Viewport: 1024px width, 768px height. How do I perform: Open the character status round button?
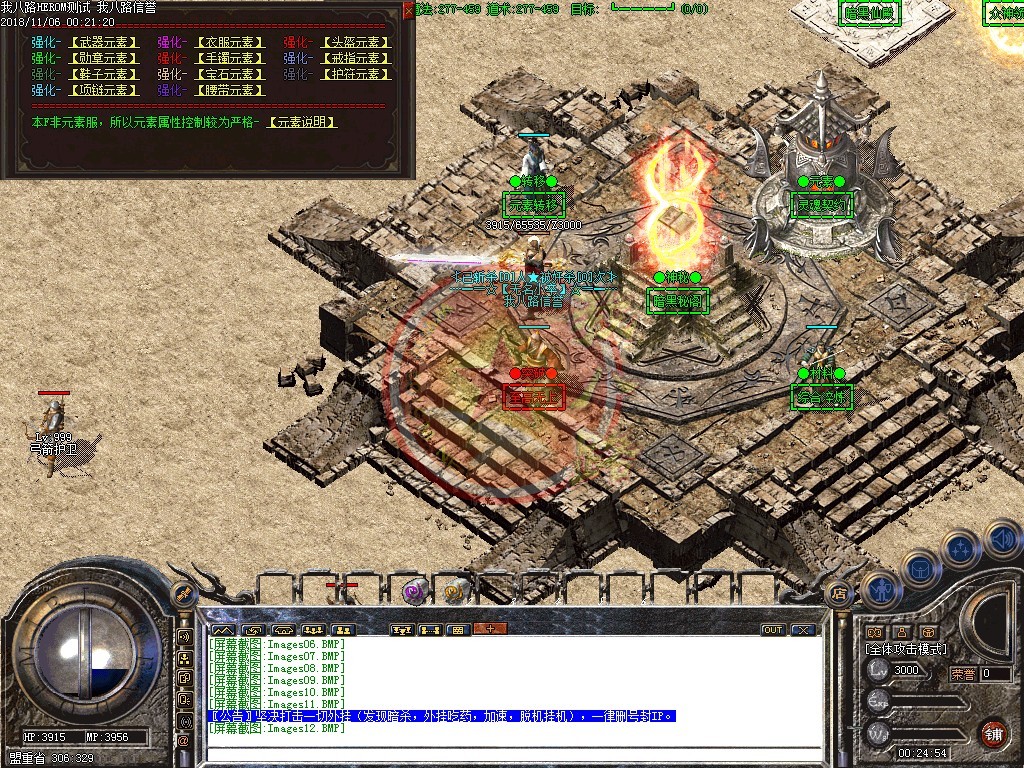[881, 589]
